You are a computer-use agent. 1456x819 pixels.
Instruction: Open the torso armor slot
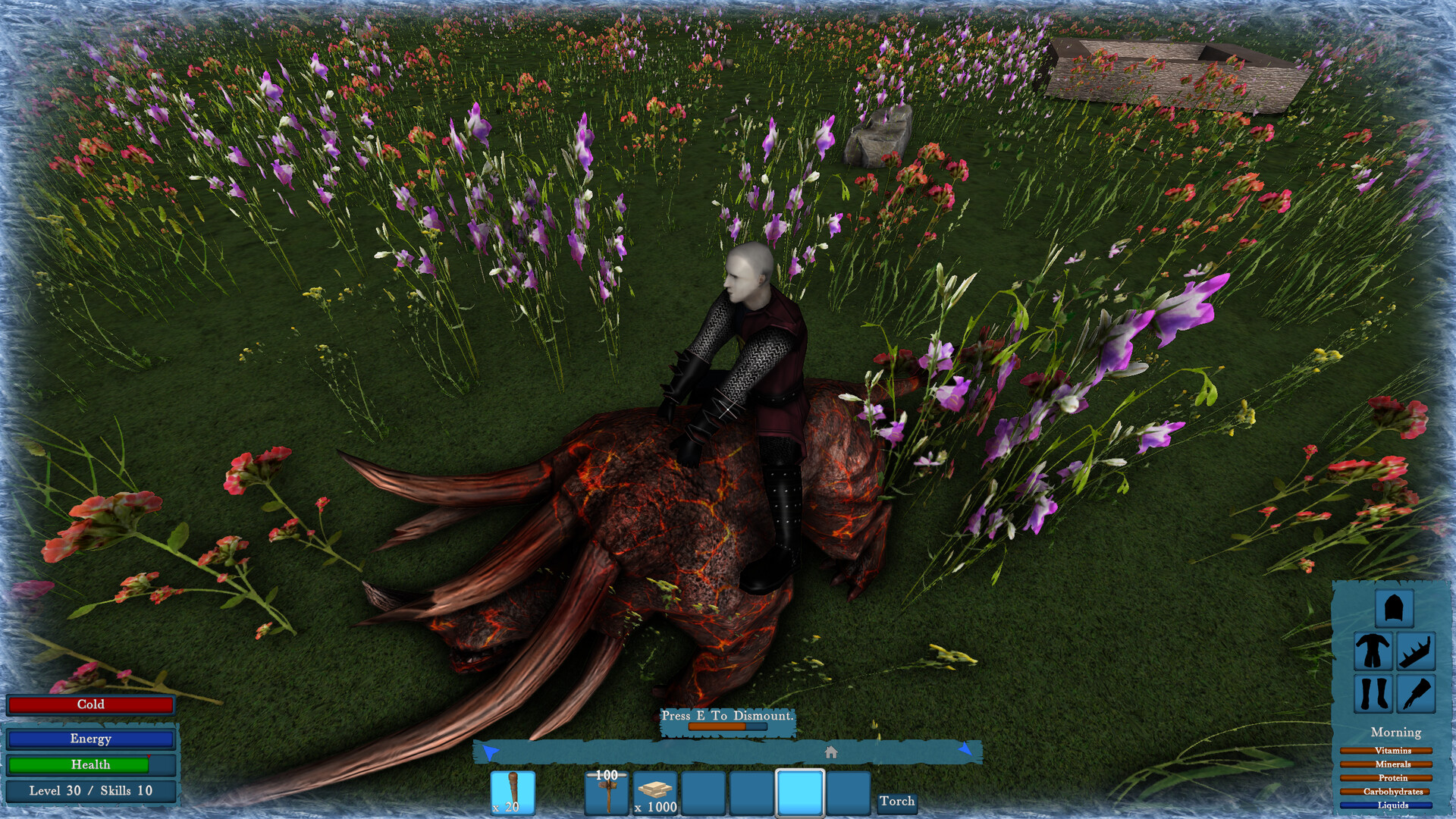pyautogui.click(x=1373, y=652)
